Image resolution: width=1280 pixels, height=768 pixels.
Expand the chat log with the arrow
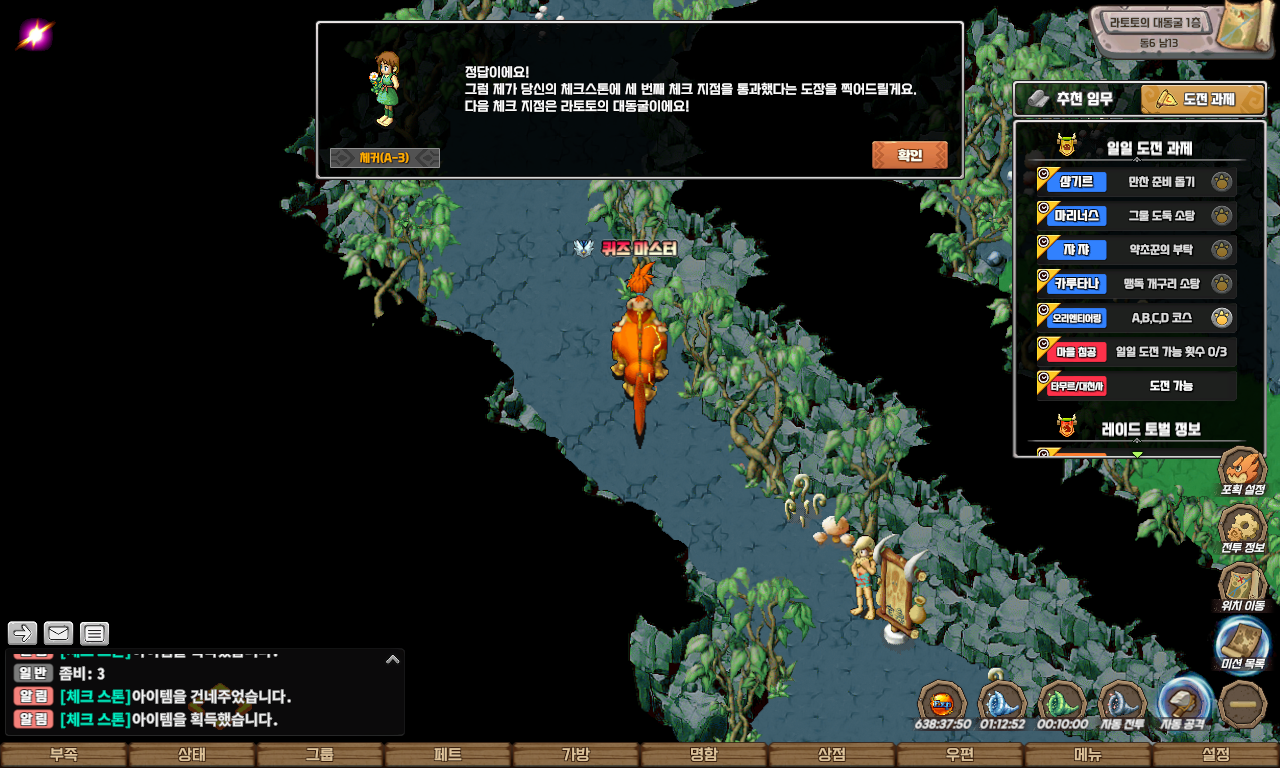(x=392, y=659)
